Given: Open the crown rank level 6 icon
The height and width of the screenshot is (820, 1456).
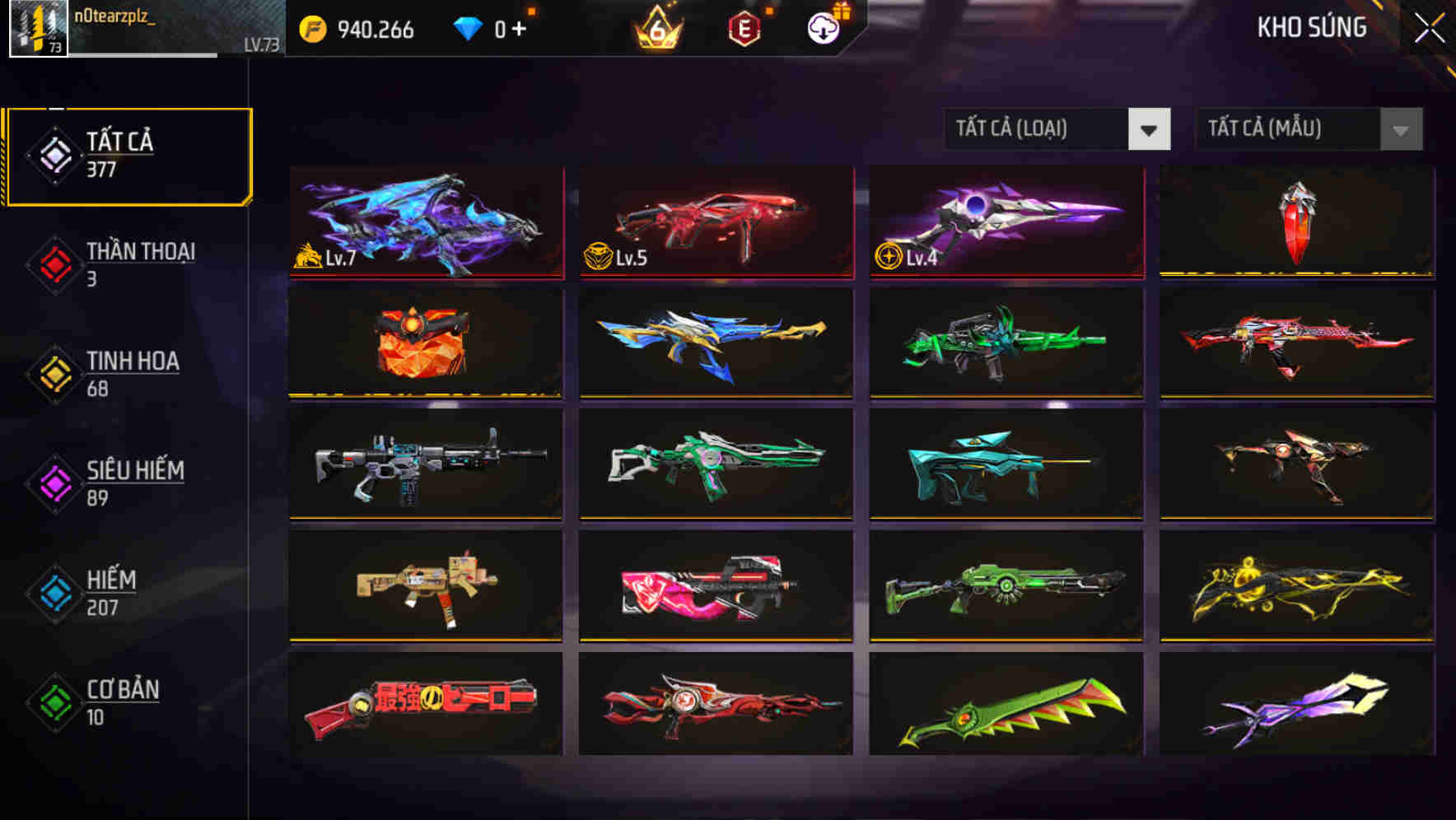Looking at the screenshot, I should click(x=655, y=27).
